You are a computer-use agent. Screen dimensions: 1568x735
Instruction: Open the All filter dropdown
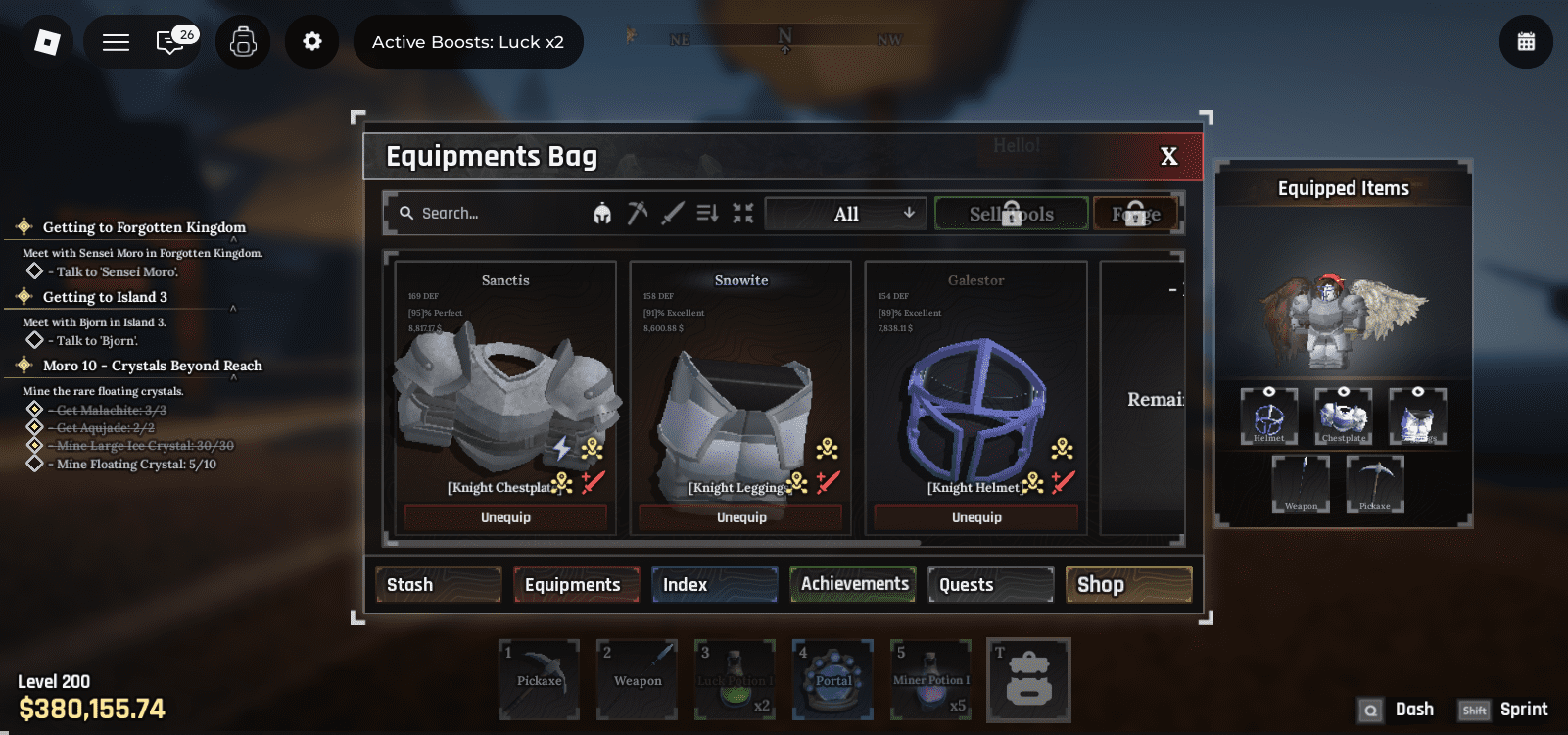[x=845, y=214]
